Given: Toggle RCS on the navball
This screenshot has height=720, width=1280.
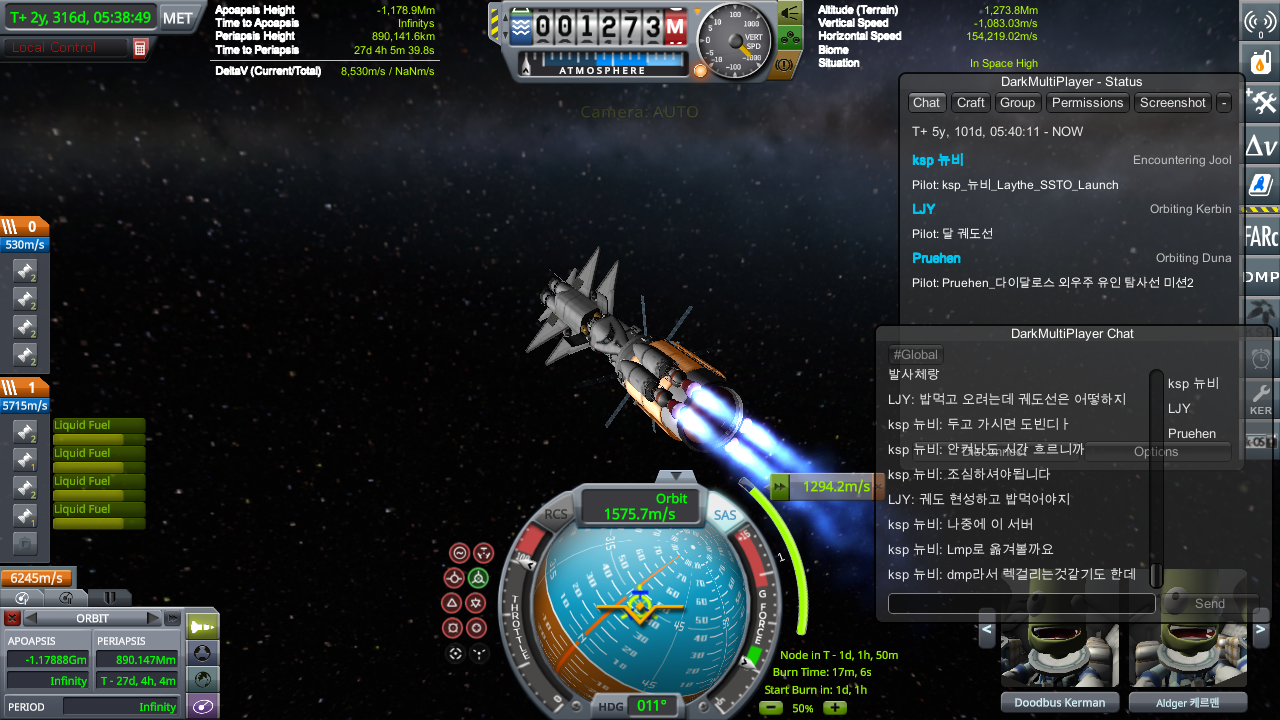Looking at the screenshot, I should [x=556, y=515].
